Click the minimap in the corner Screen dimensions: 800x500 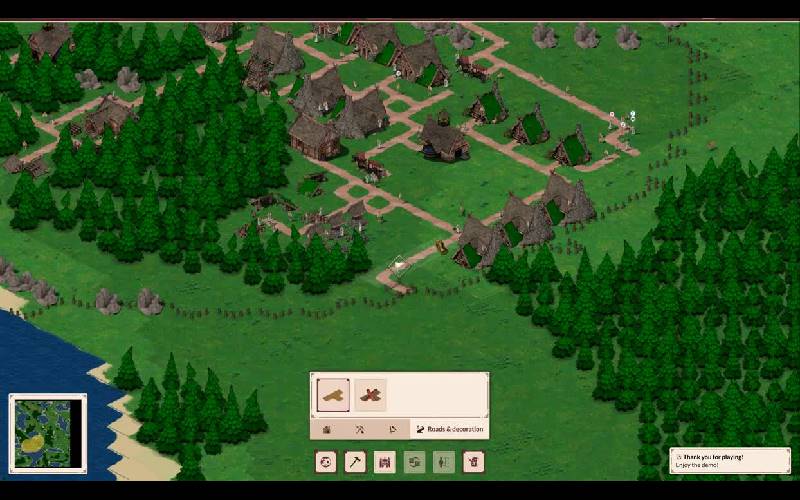pos(48,432)
